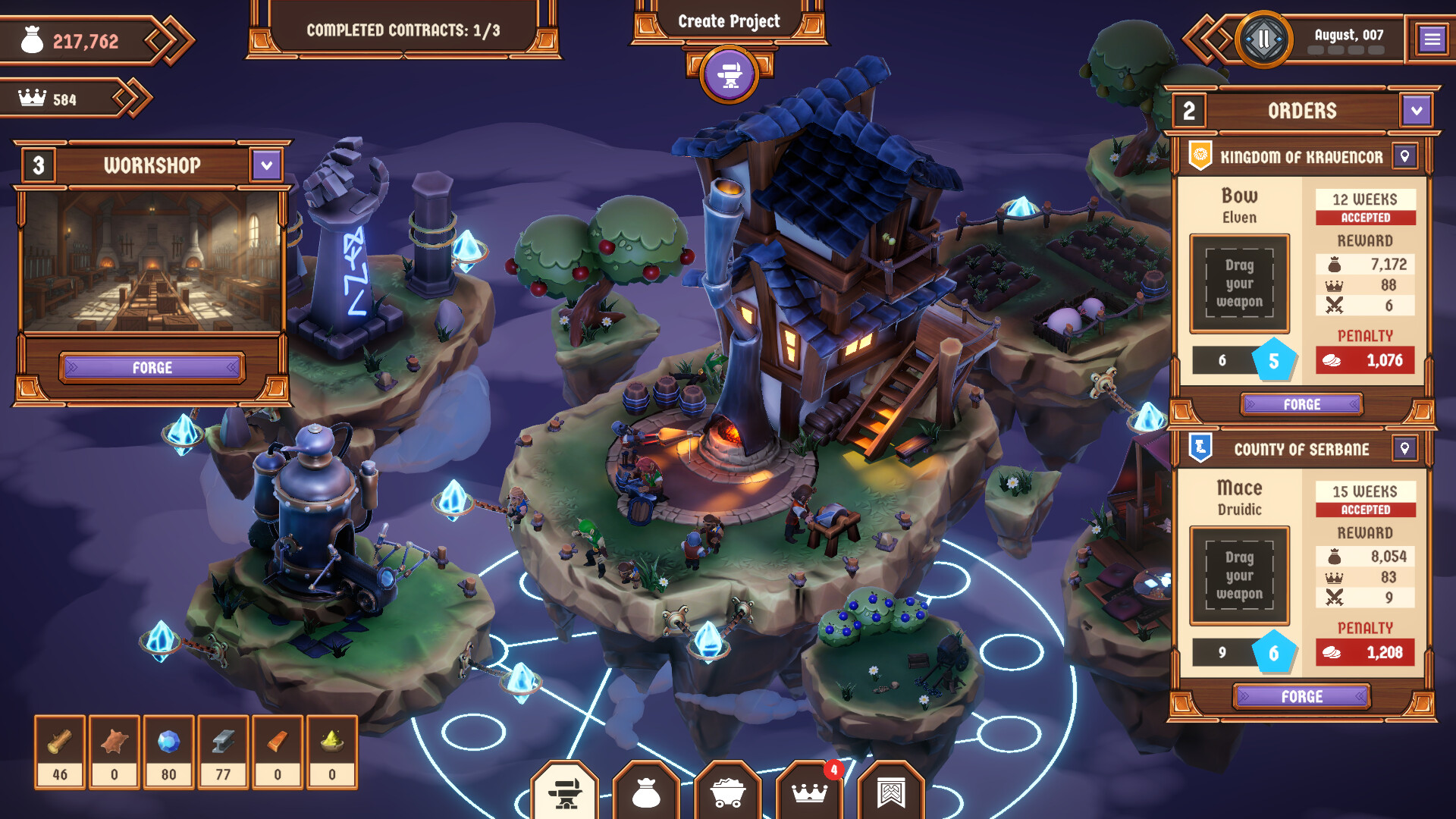The height and width of the screenshot is (819, 1456).
Task: Open the money bag tab
Action: 646,792
